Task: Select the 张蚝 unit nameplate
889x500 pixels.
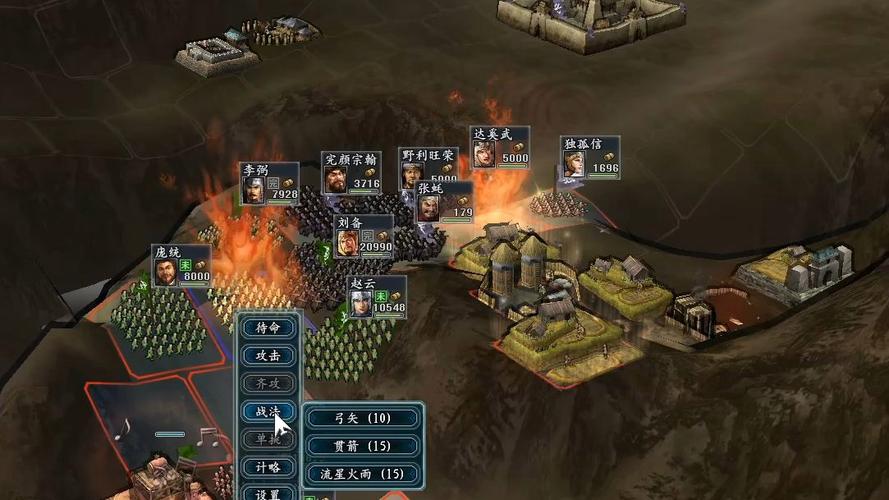Action: point(444,202)
